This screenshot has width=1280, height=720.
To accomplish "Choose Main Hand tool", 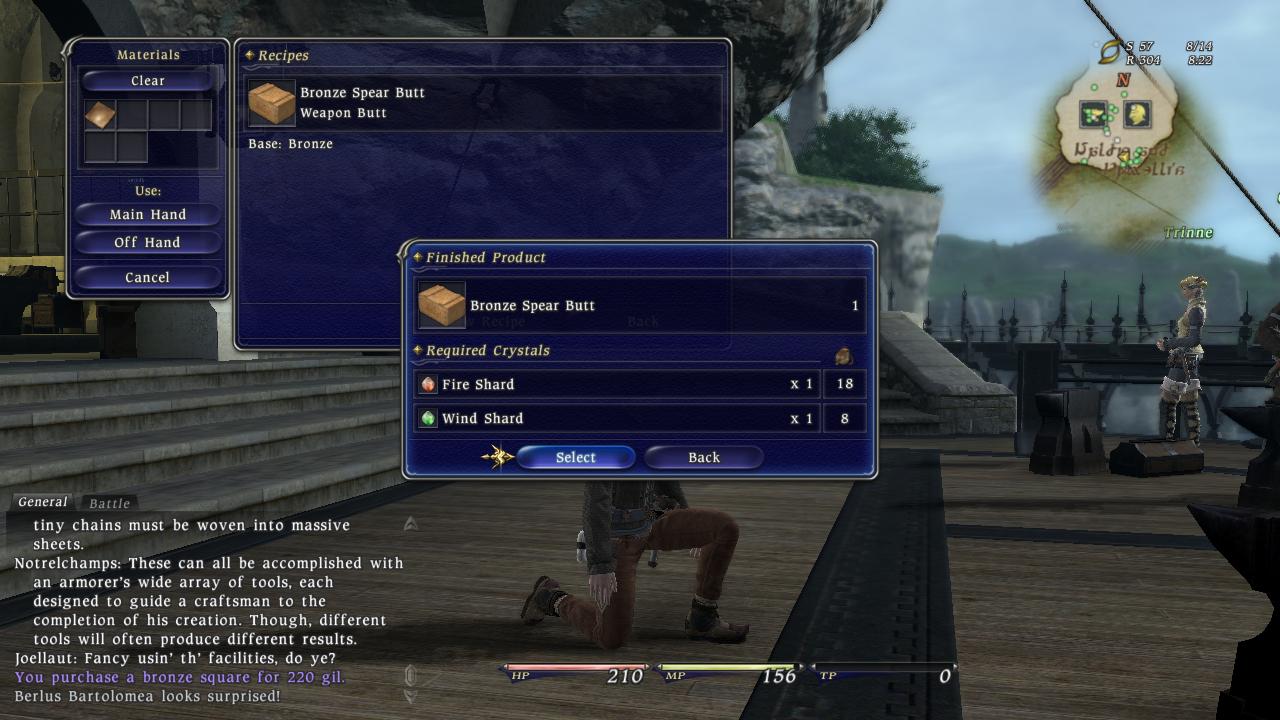I will [x=148, y=214].
